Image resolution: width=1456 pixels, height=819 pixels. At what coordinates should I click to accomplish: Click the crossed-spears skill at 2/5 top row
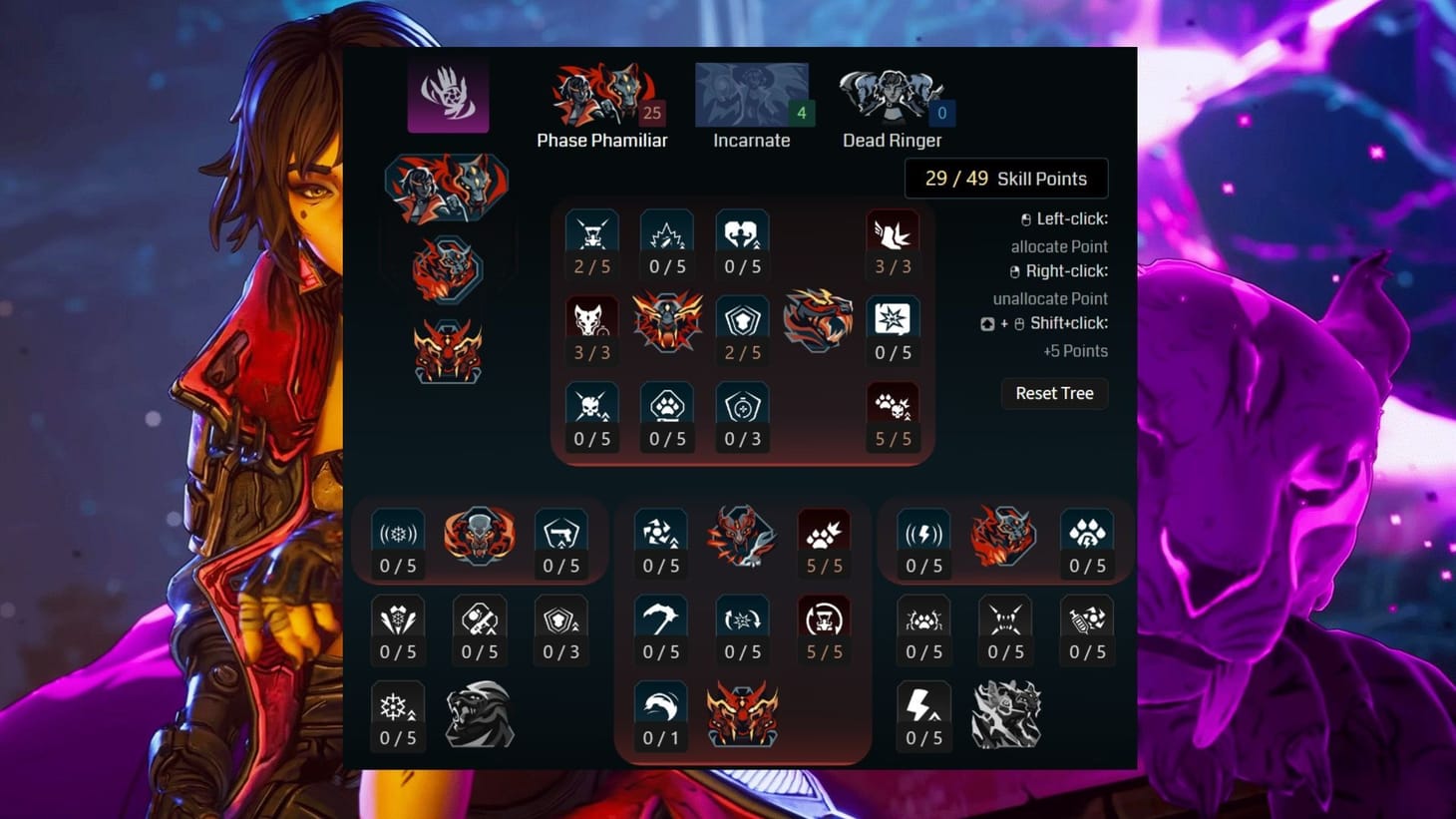point(591,232)
